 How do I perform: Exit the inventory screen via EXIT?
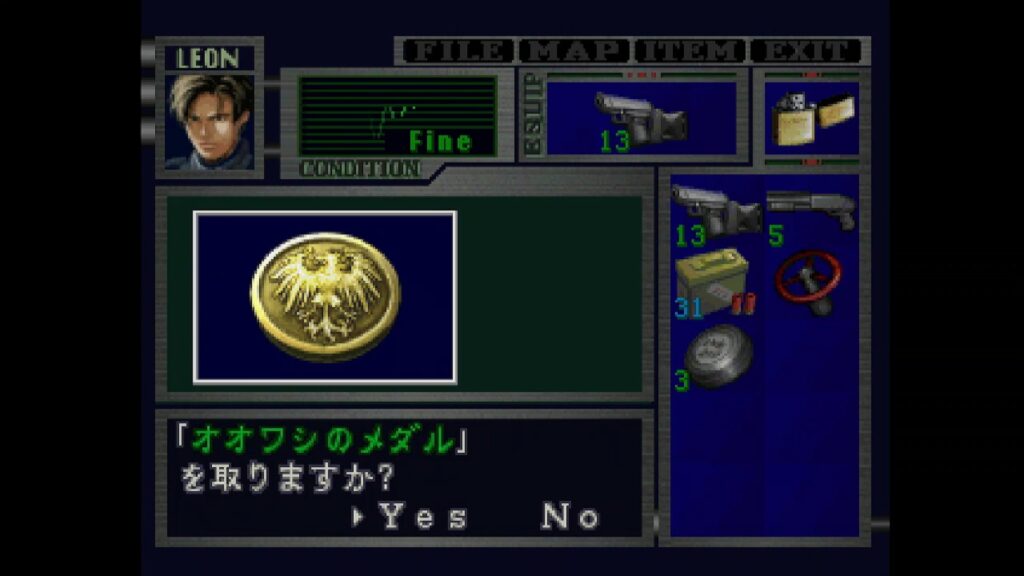click(807, 50)
